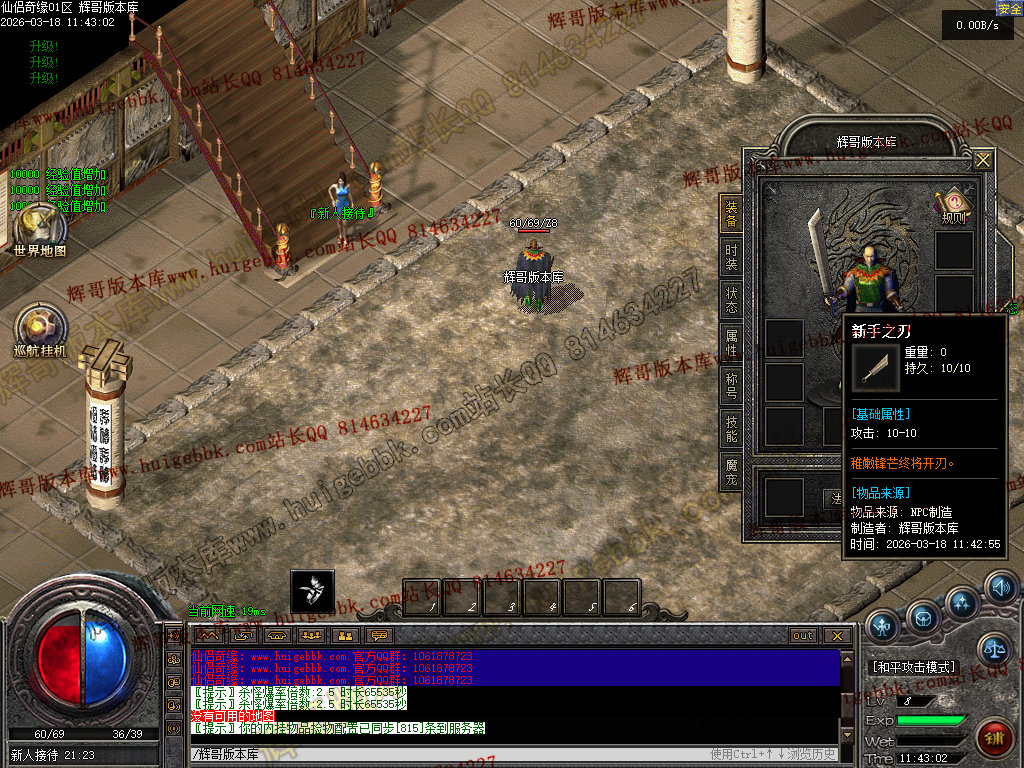Switch to the 时装 (fashion) tab

click(x=731, y=258)
